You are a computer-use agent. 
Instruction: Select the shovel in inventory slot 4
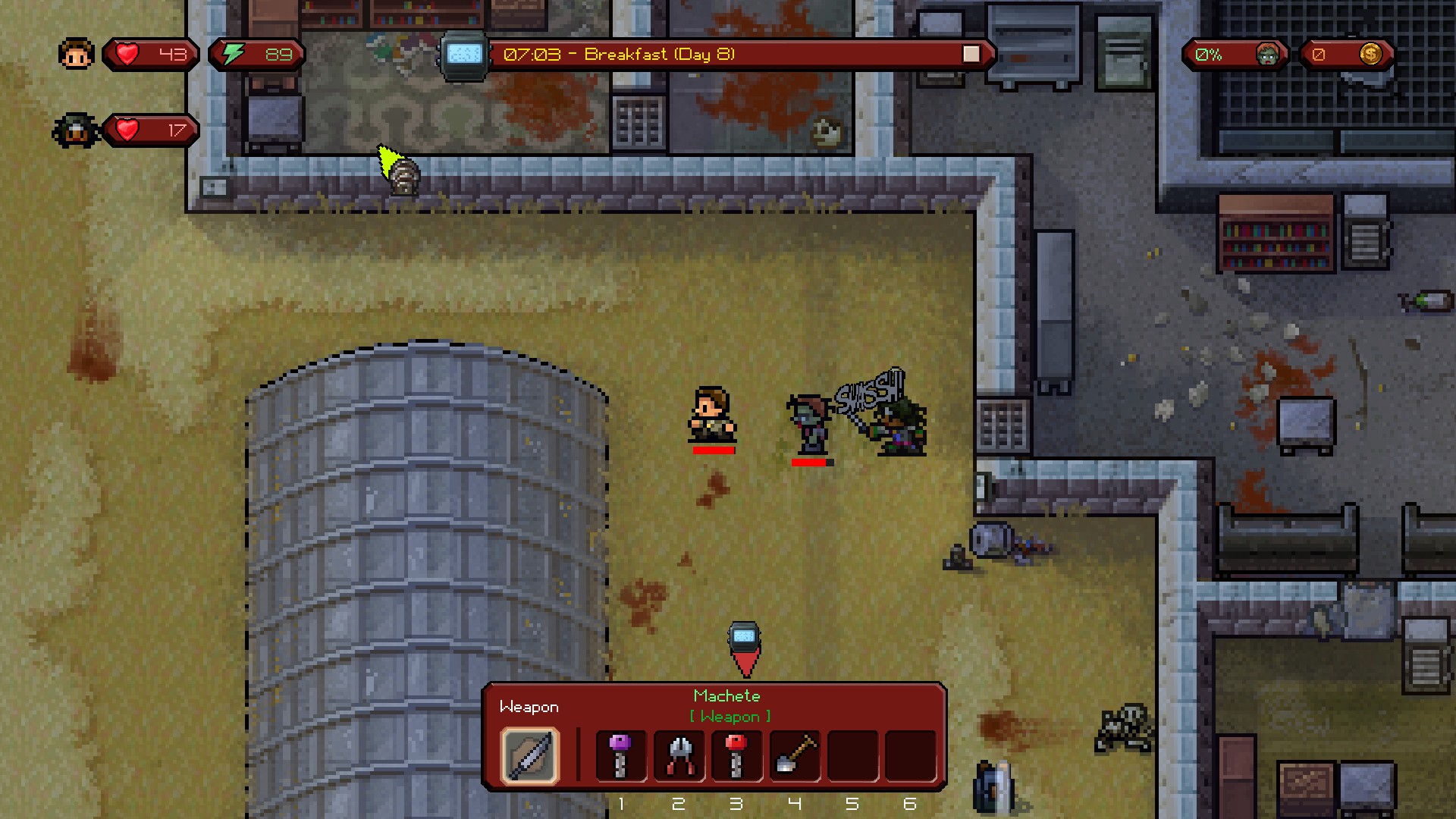click(x=794, y=755)
